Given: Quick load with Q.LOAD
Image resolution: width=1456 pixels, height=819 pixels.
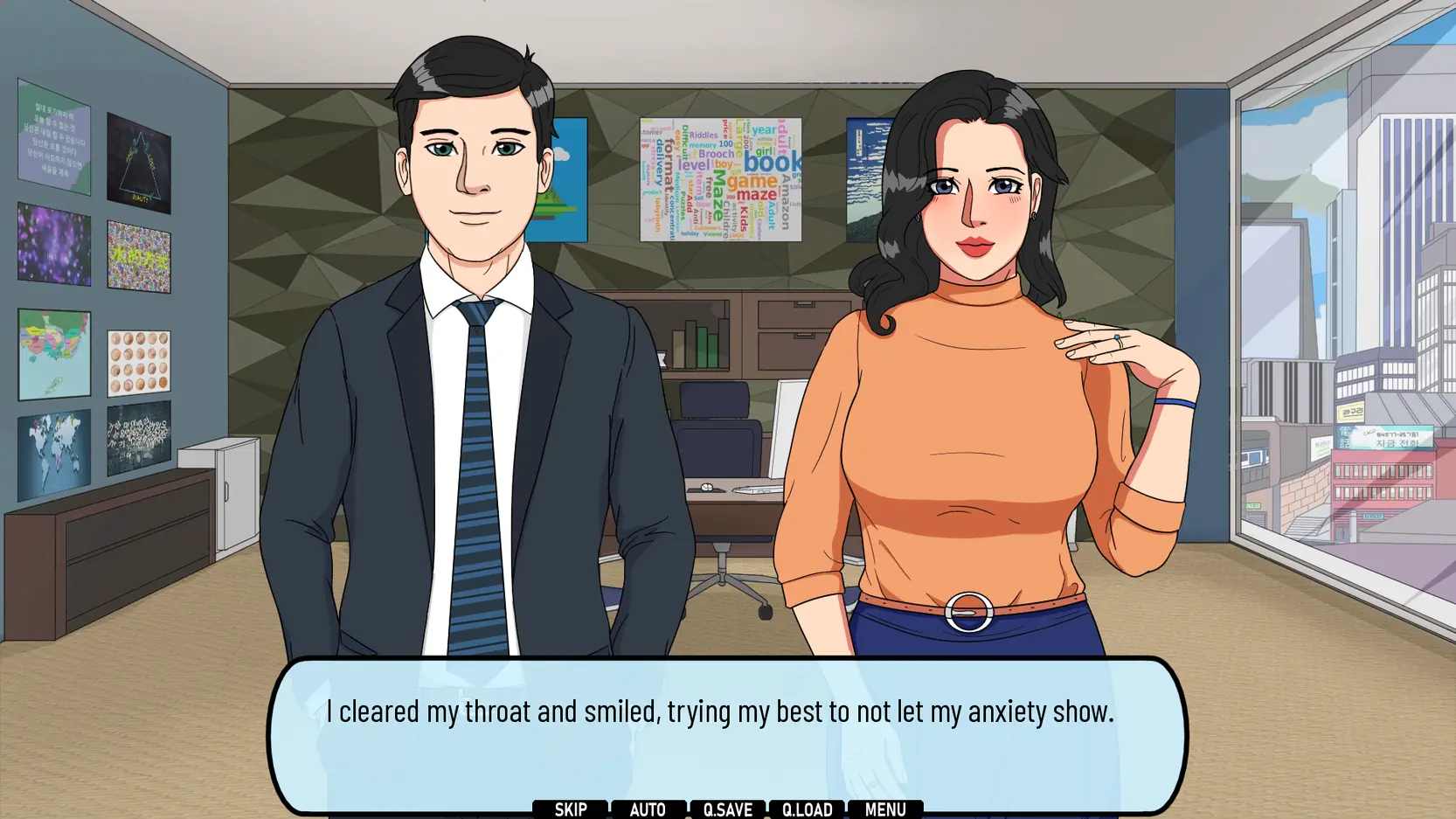Looking at the screenshot, I should [807, 809].
